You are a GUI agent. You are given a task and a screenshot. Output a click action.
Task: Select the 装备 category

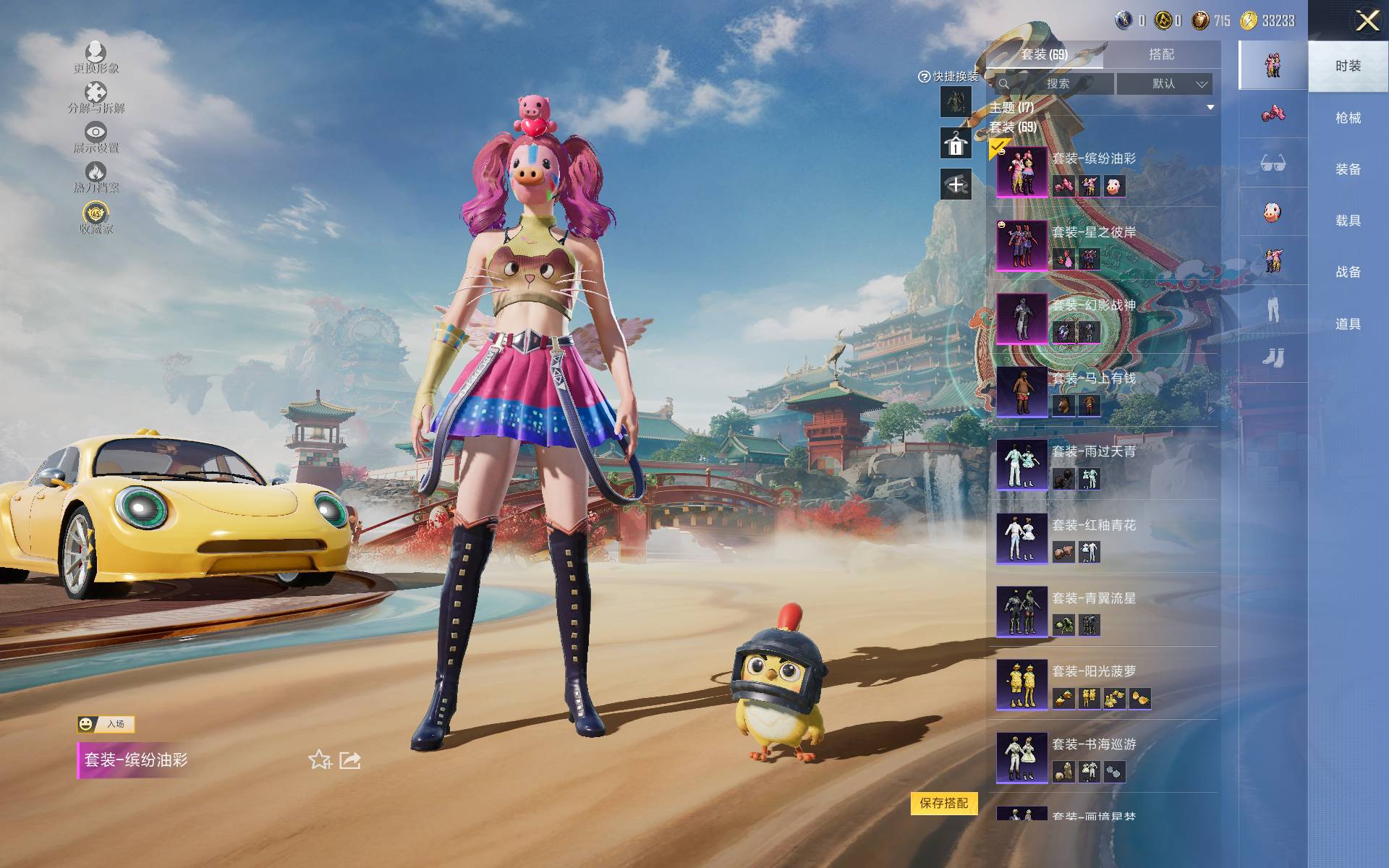click(1348, 169)
